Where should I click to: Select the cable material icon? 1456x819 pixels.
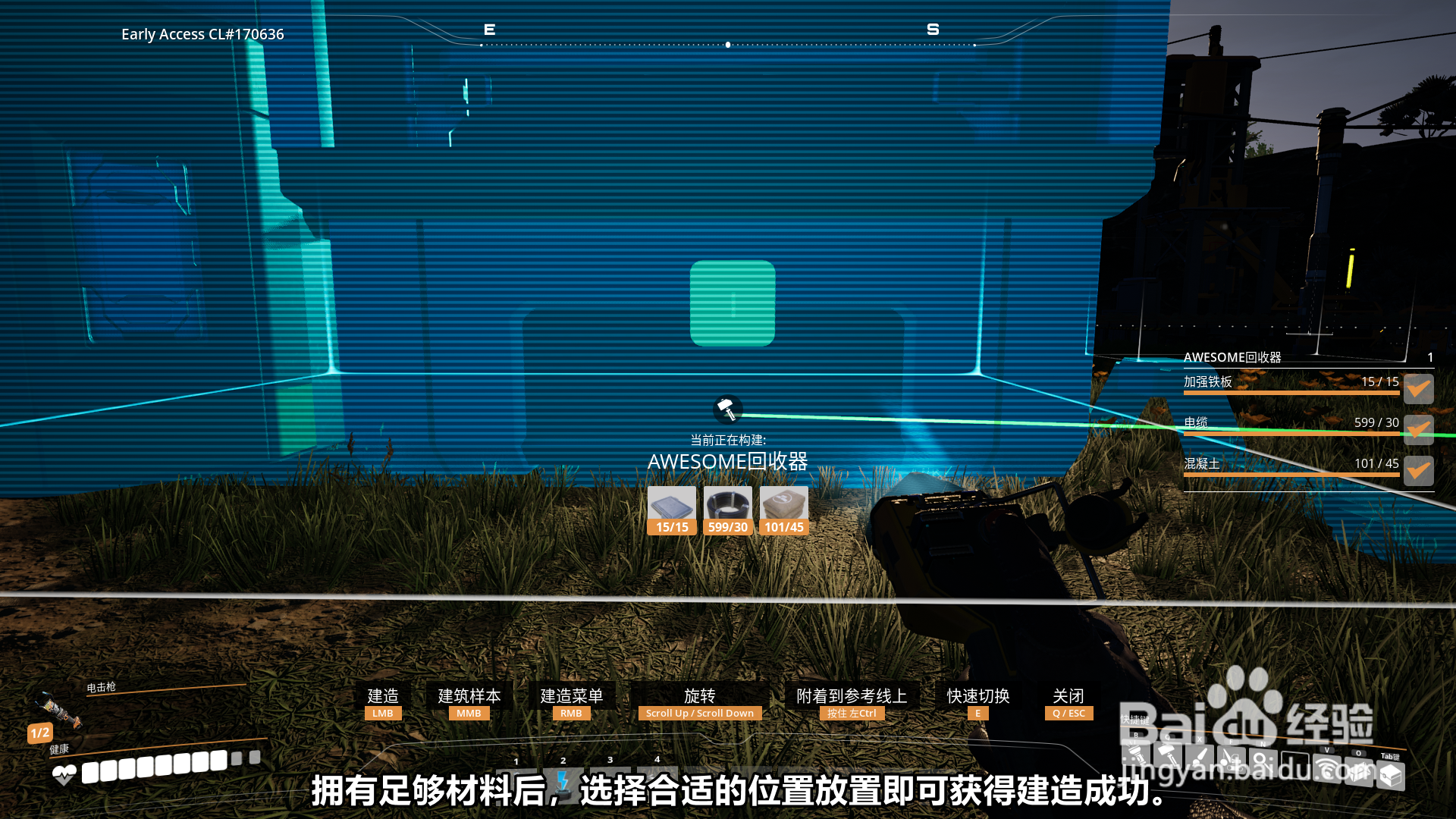point(726,503)
